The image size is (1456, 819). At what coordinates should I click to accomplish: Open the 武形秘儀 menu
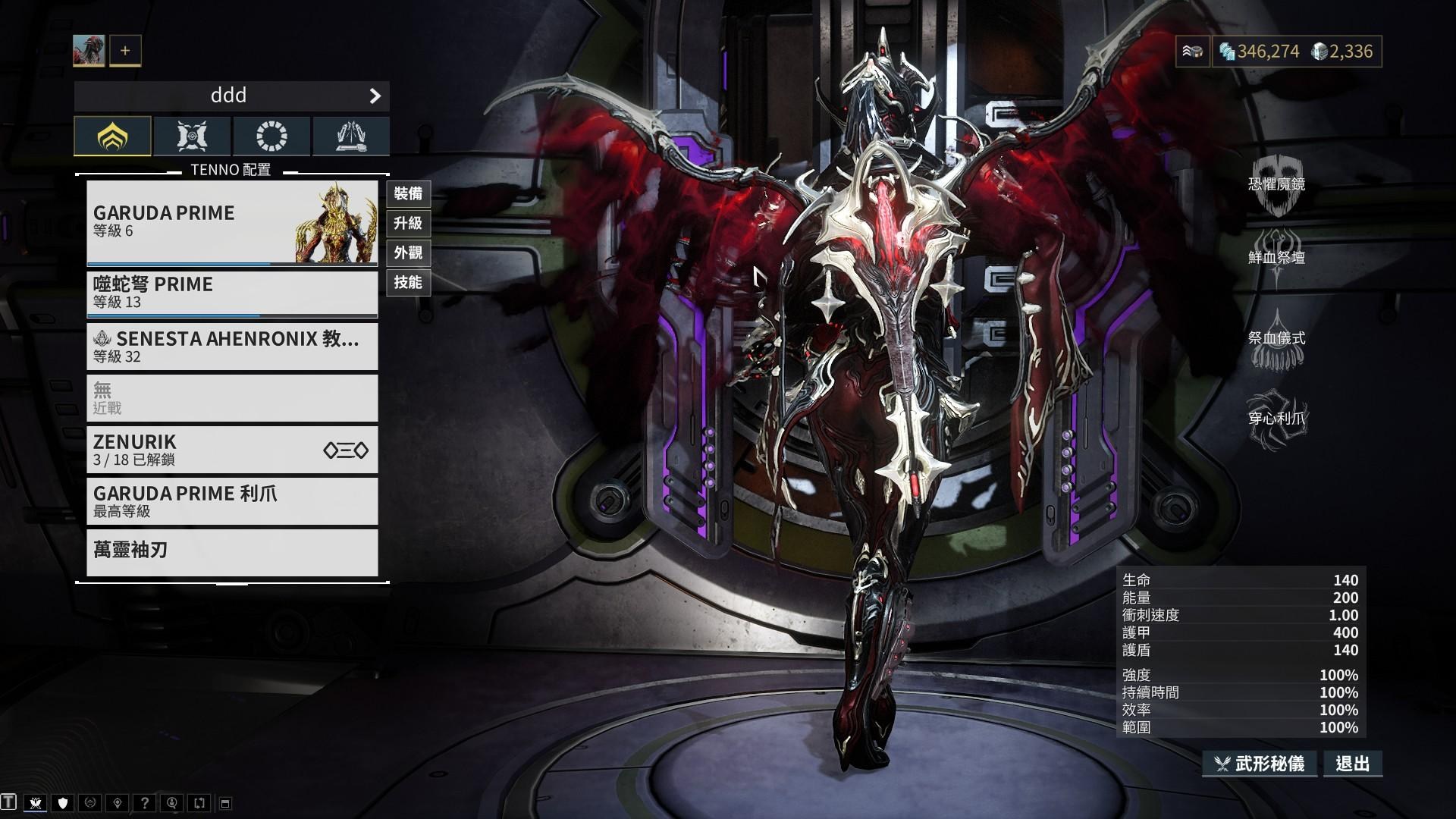[1260, 764]
